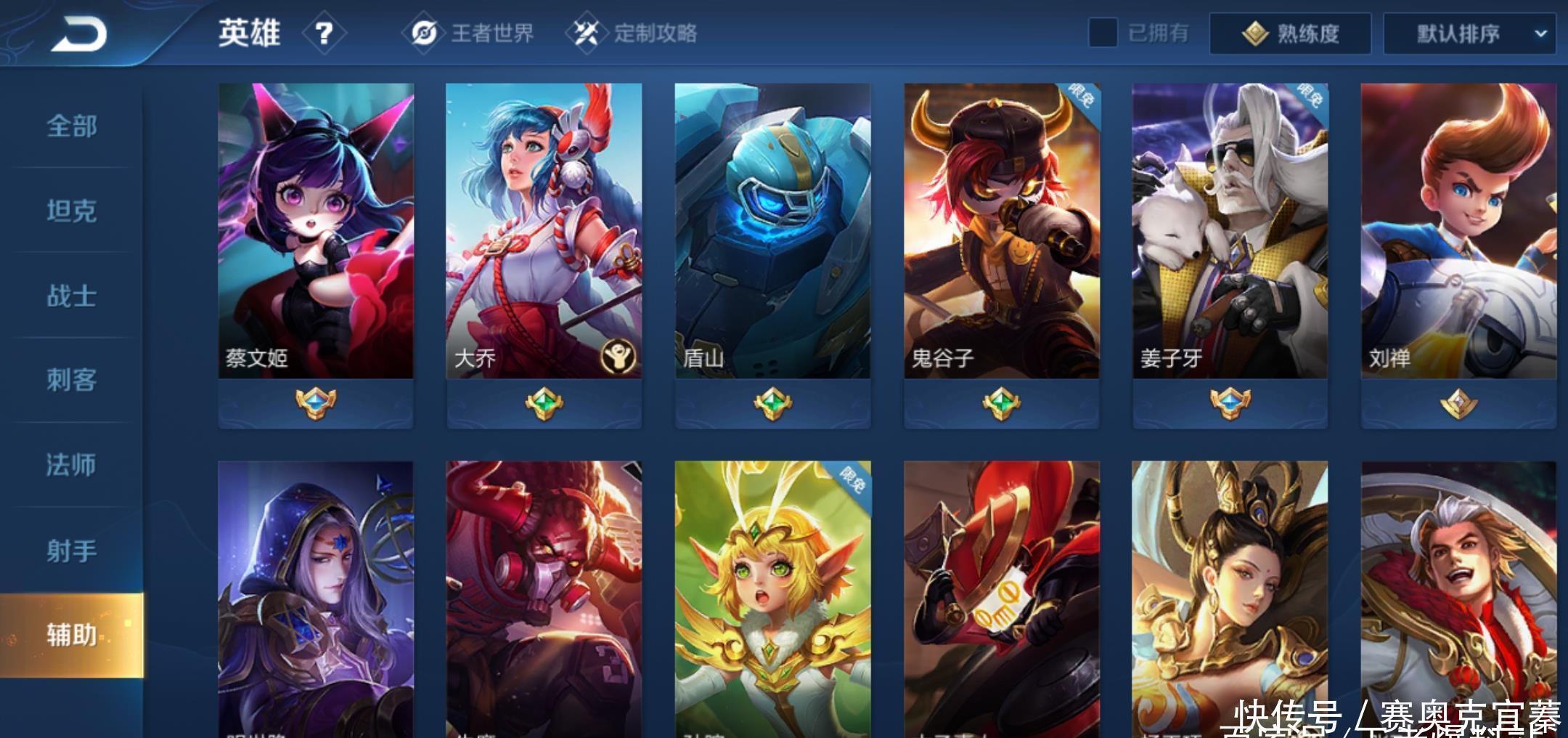Screen dimensions: 1568x738
Task: Open hero card 盾山
Action: (772, 231)
